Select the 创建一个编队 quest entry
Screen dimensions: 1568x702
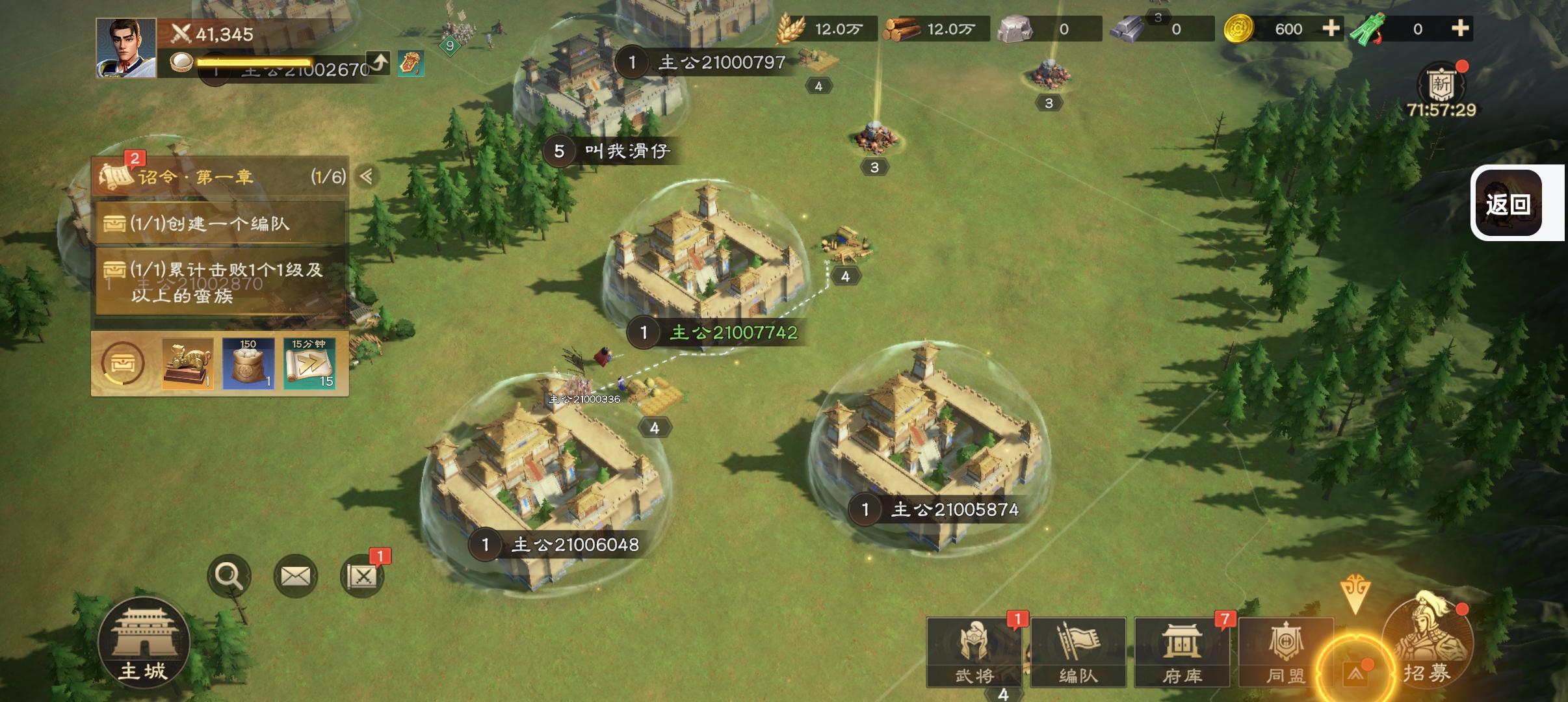(x=220, y=224)
